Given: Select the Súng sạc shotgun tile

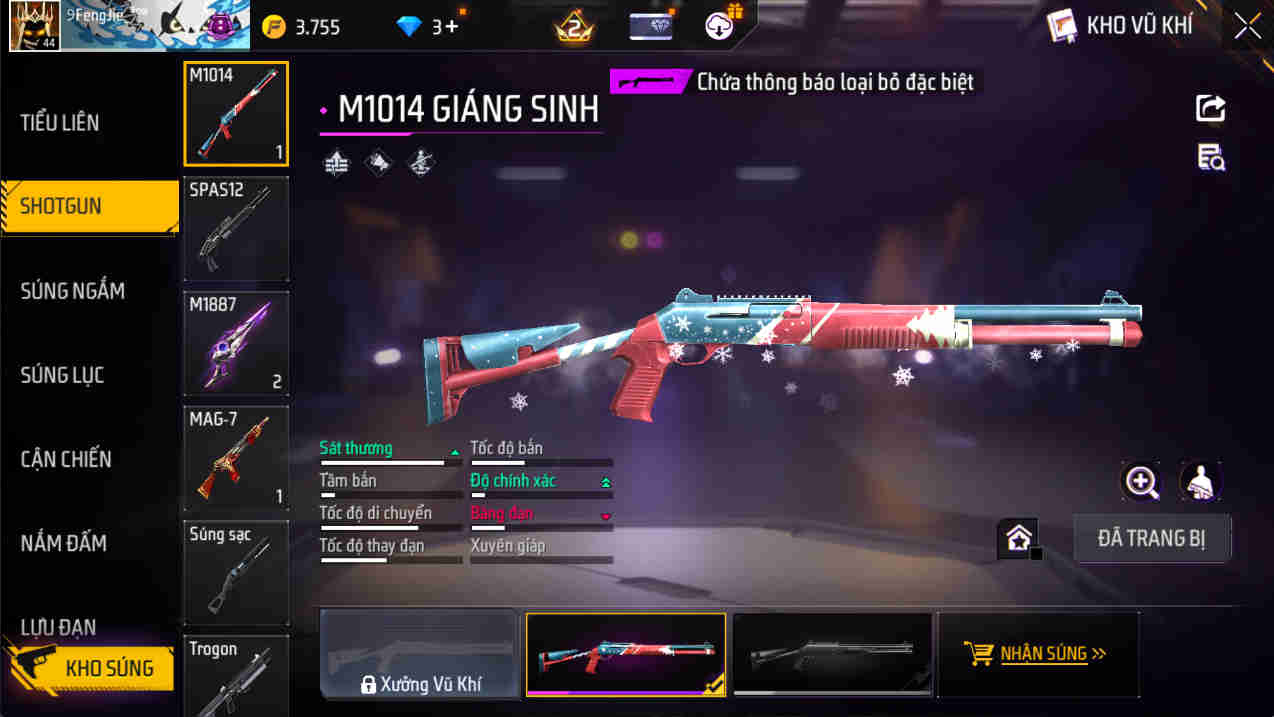Looking at the screenshot, I should tap(236, 571).
